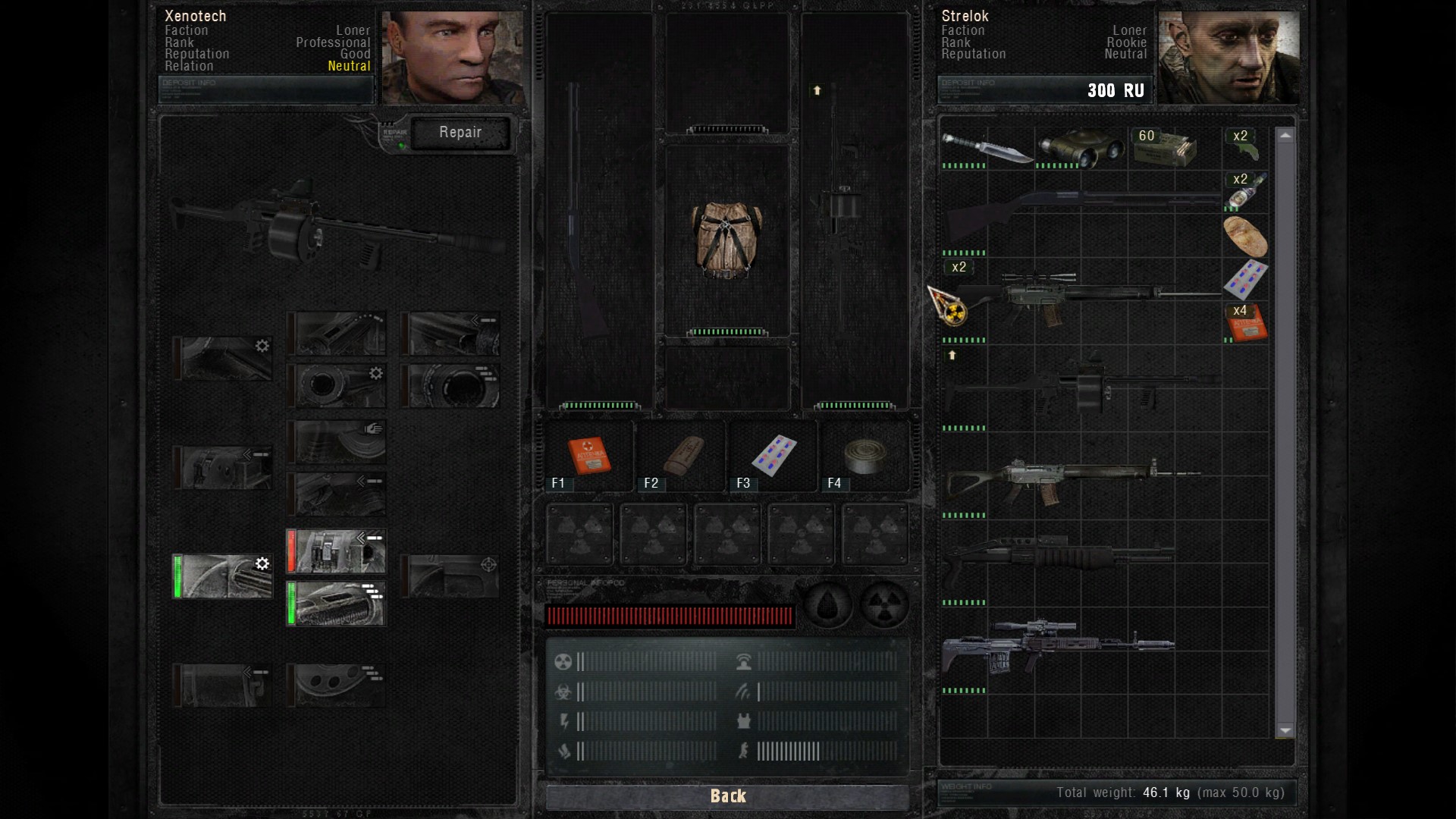Pick the canned food in slot F4
The width and height of the screenshot is (1456, 819).
pos(865,456)
